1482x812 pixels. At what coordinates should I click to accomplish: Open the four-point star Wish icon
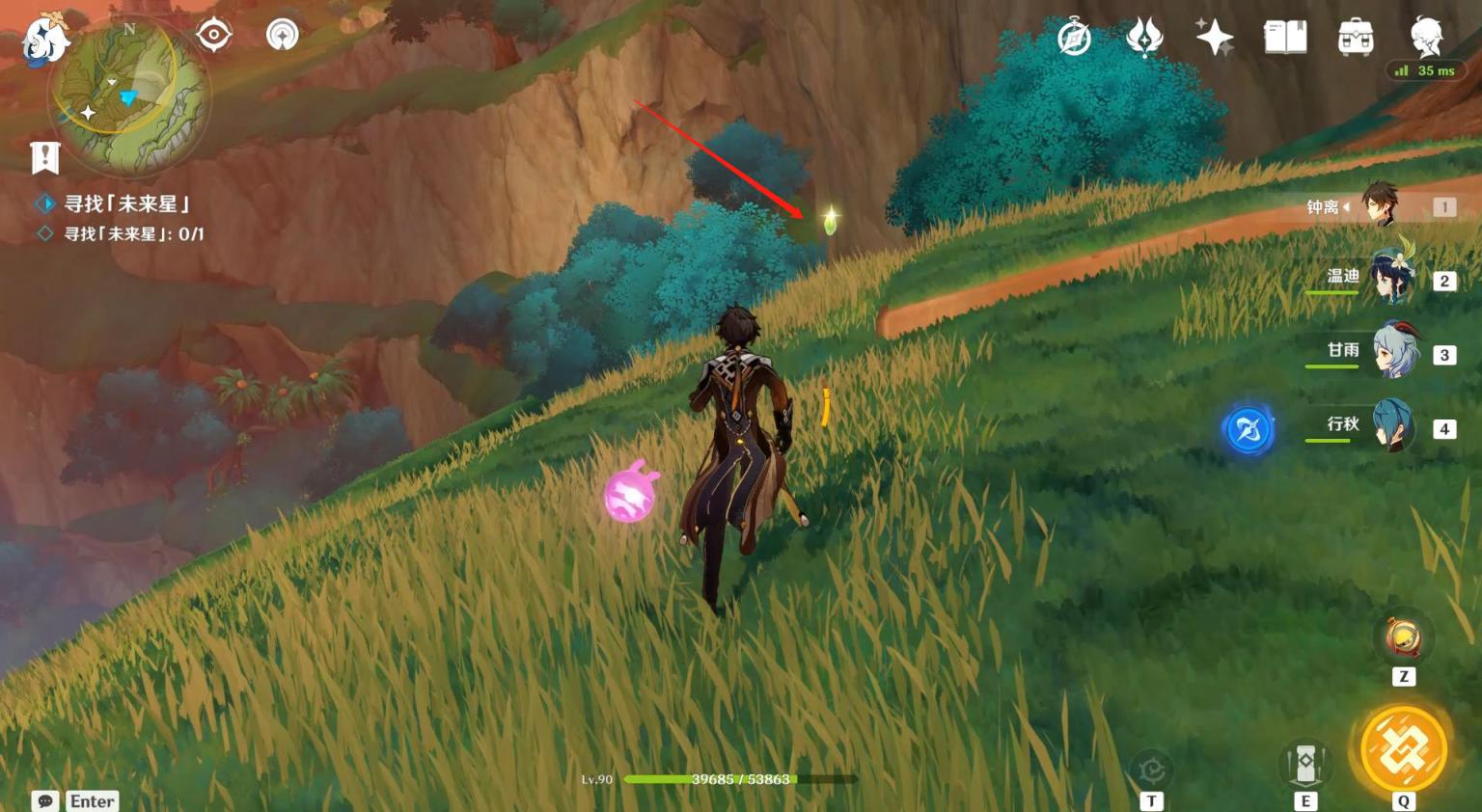(x=1214, y=38)
